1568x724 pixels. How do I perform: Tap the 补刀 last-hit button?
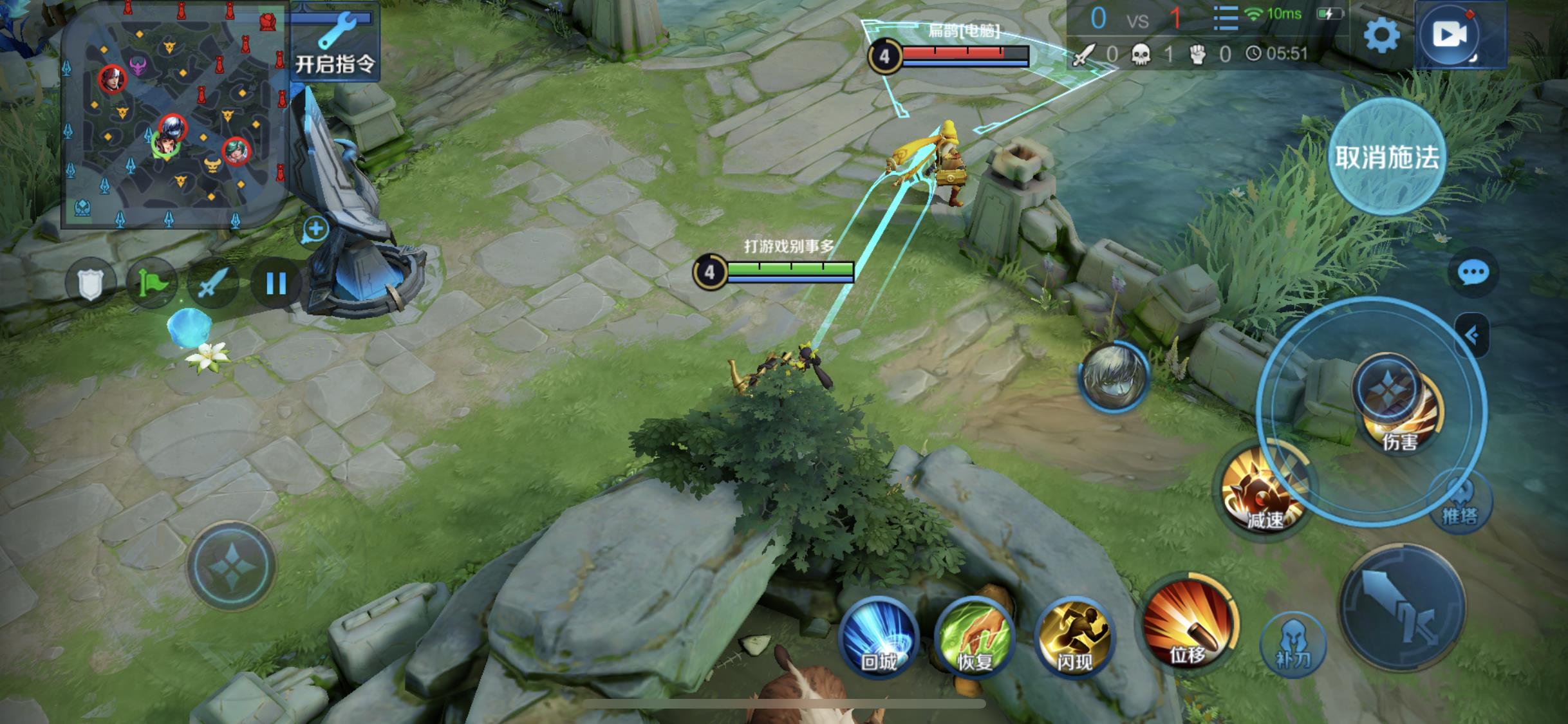pos(1293,644)
